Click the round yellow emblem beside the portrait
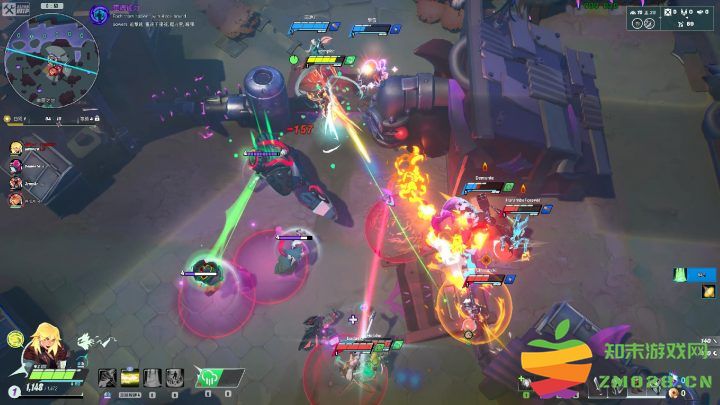Viewport: 720px width, 405px height. pos(15,338)
